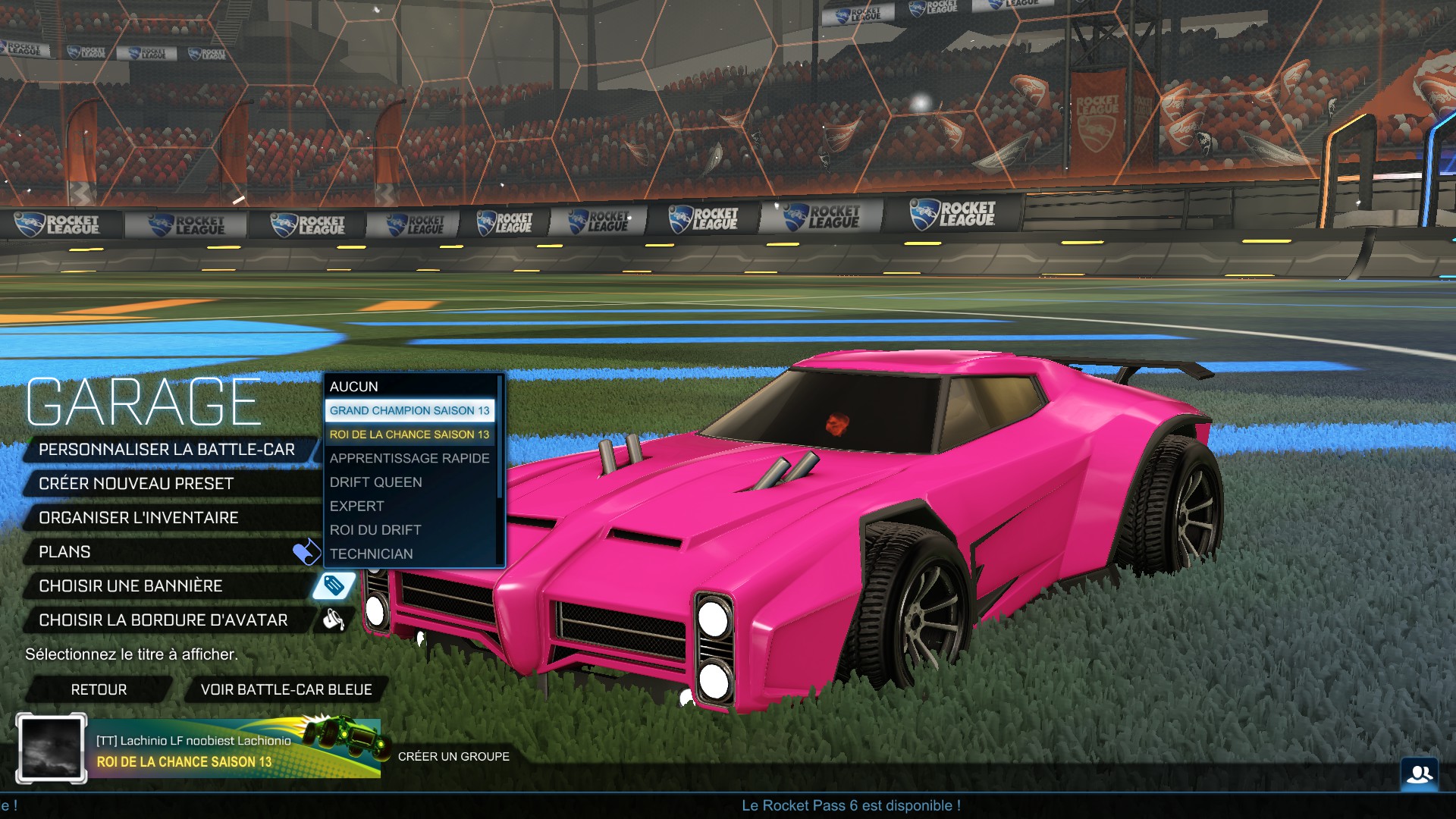1456x819 pixels.
Task: Select the "EXPERT" title
Action: pos(356,506)
